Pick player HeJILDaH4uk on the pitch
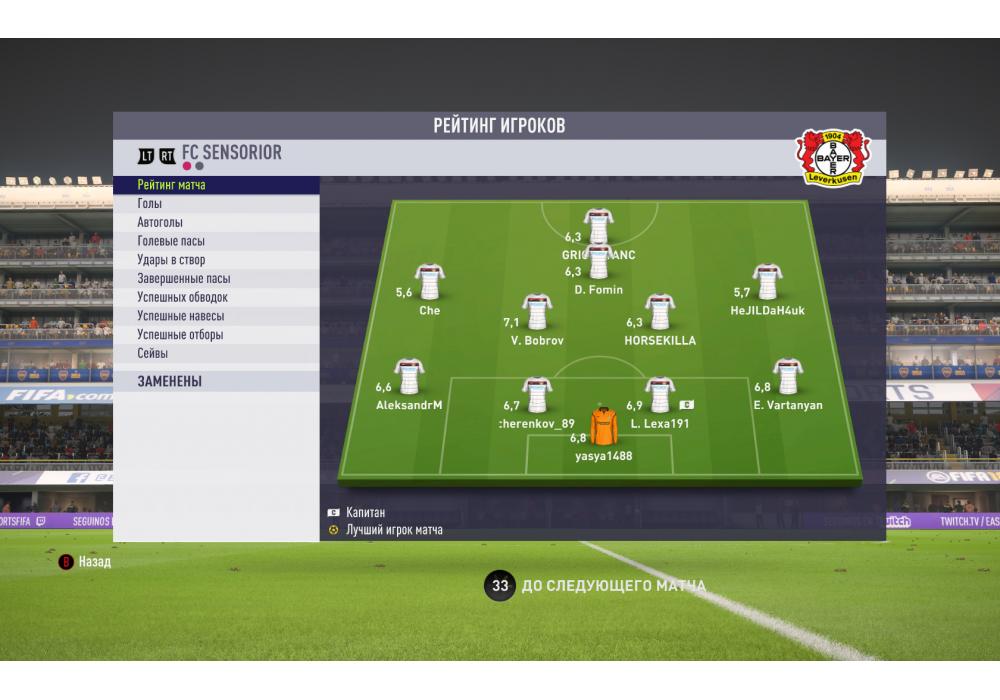Screen dimensions: 1000x700 pyautogui.click(x=767, y=283)
